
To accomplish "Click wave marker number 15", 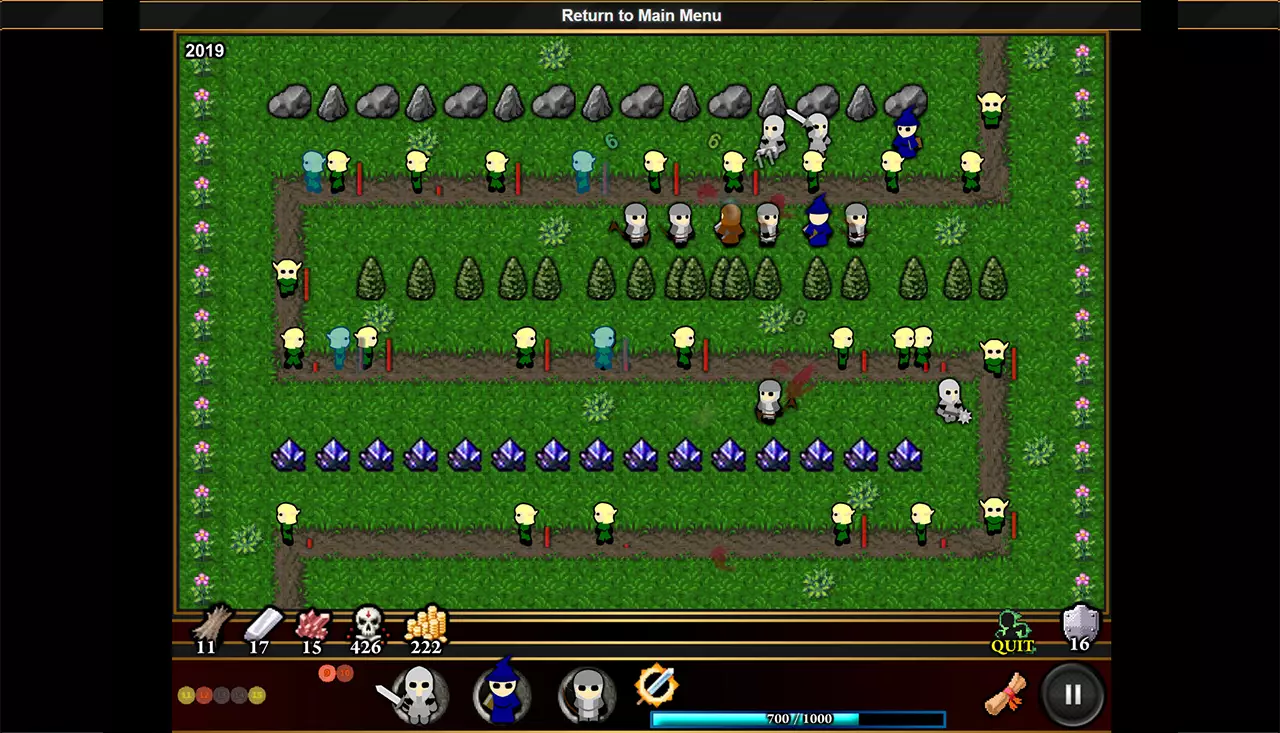I will pyautogui.click(x=257, y=695).
